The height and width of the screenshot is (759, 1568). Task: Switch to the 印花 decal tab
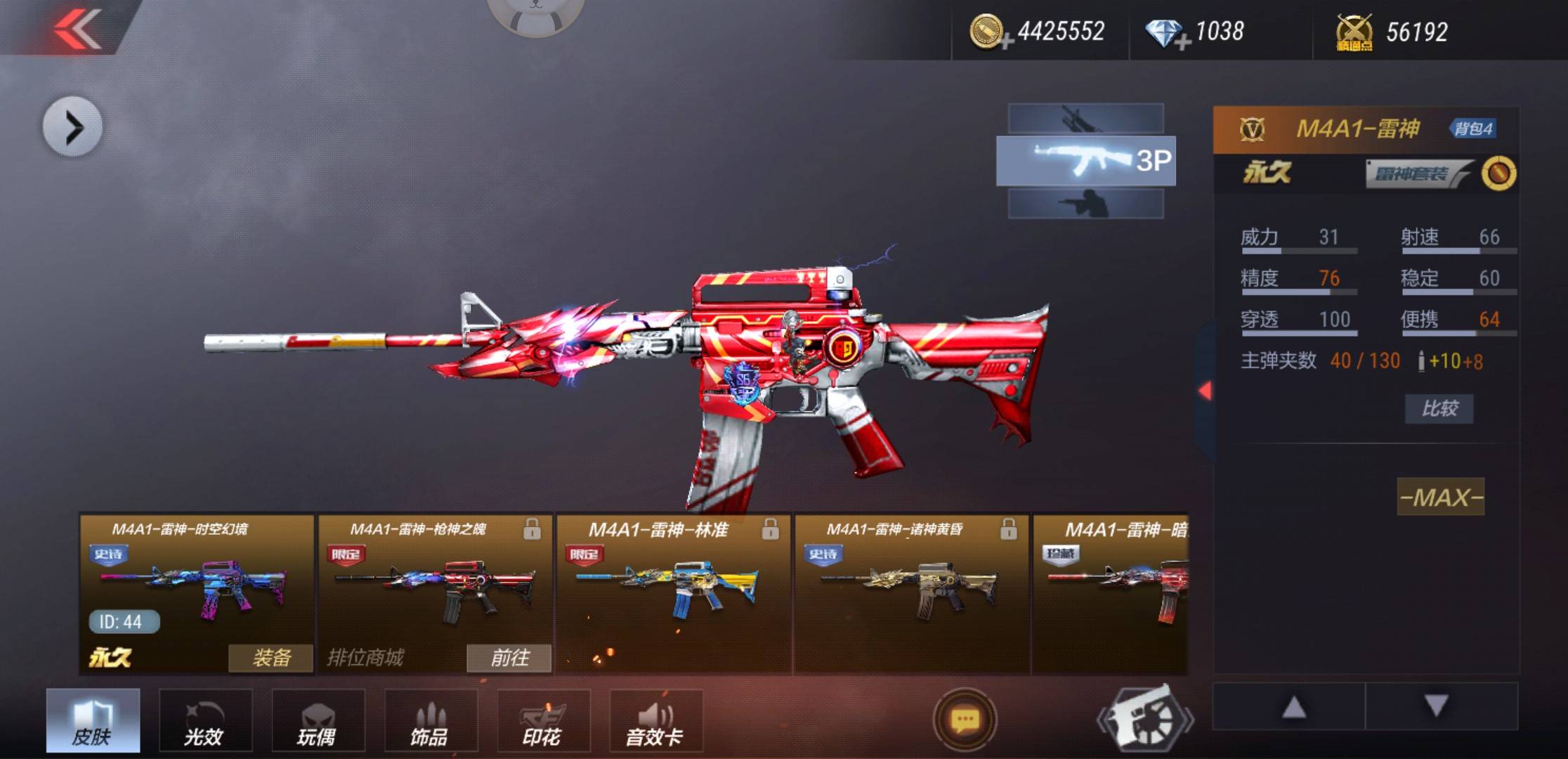(x=543, y=721)
